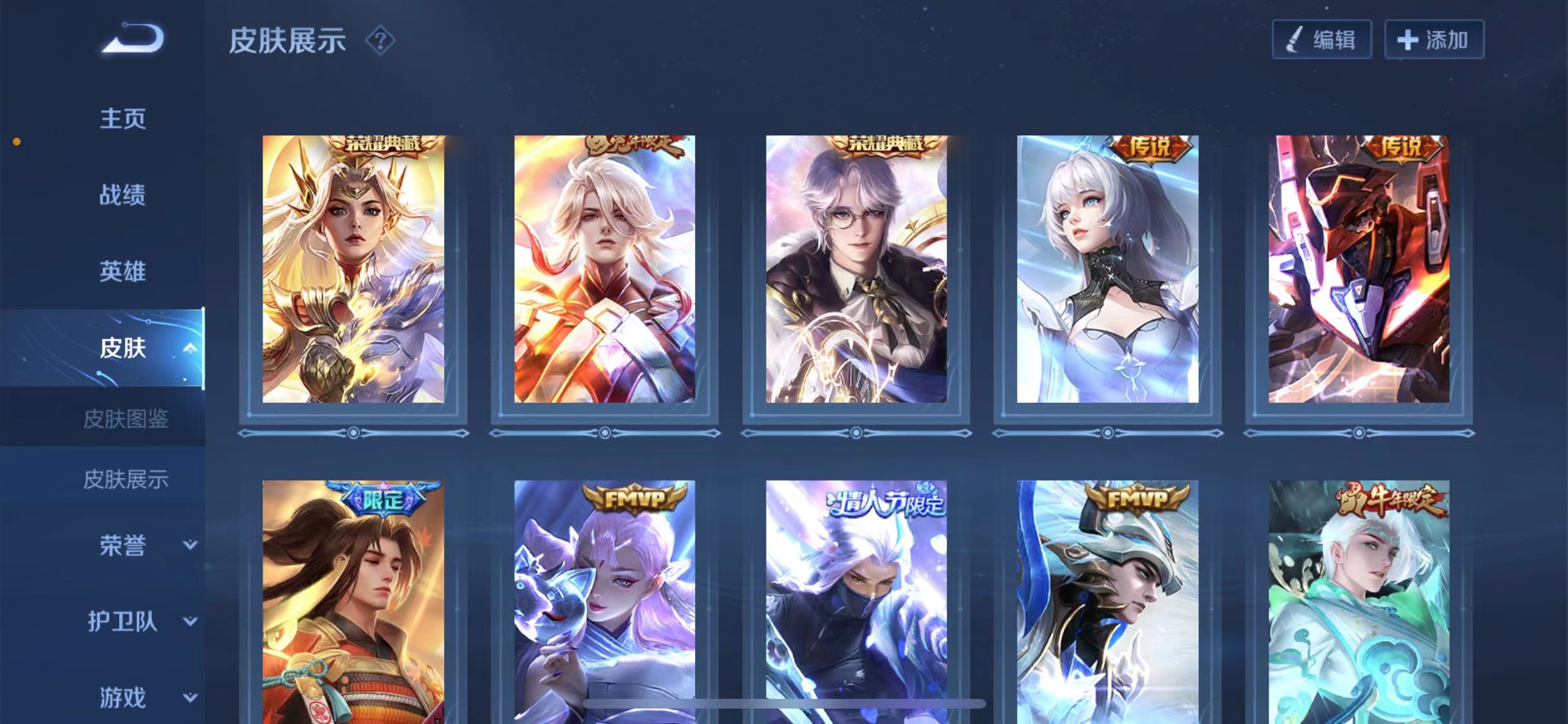Open the 情人节限定 masked ninja skin card

(x=856, y=602)
